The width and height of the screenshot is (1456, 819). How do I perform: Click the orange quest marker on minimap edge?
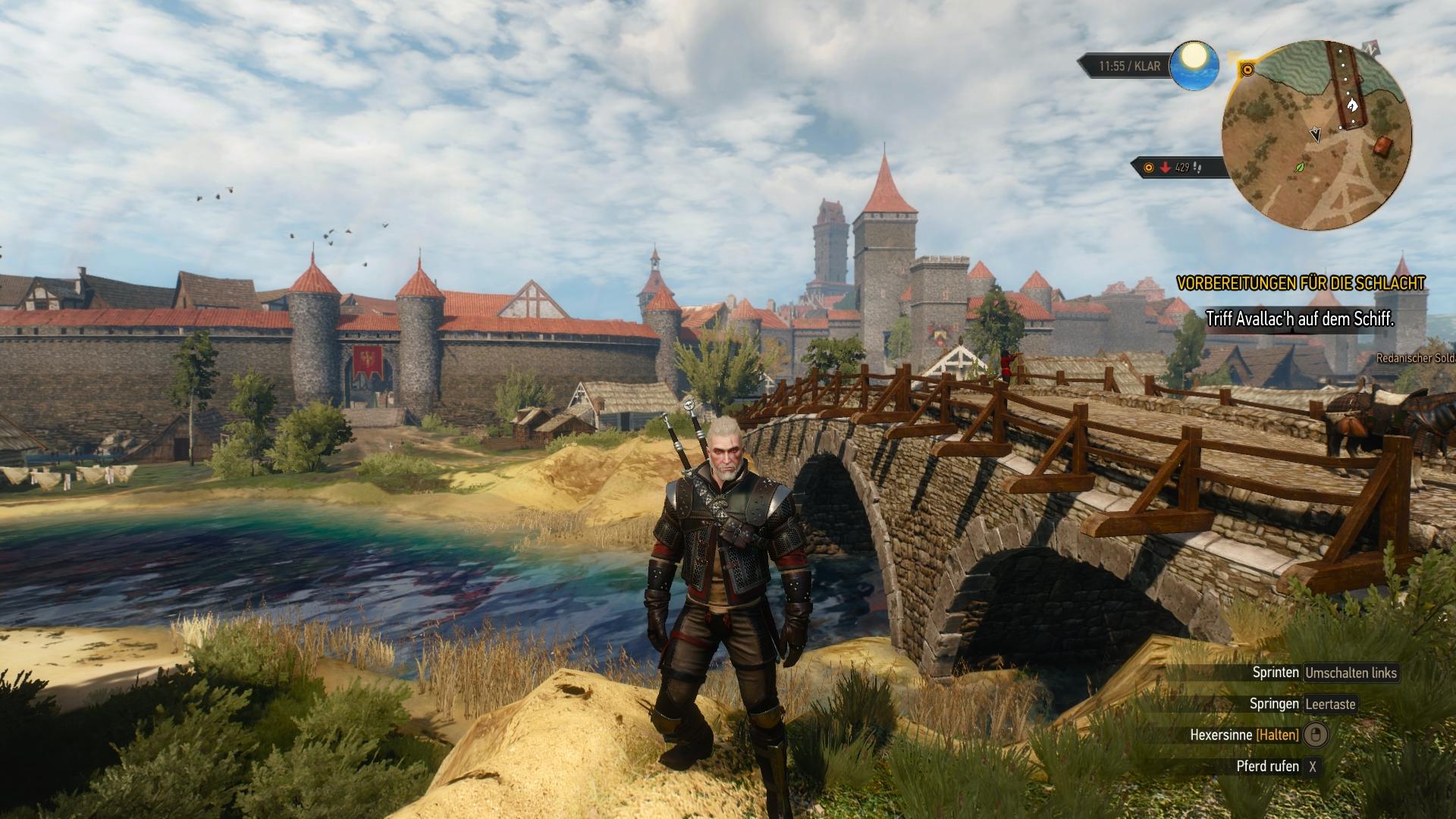point(1247,70)
